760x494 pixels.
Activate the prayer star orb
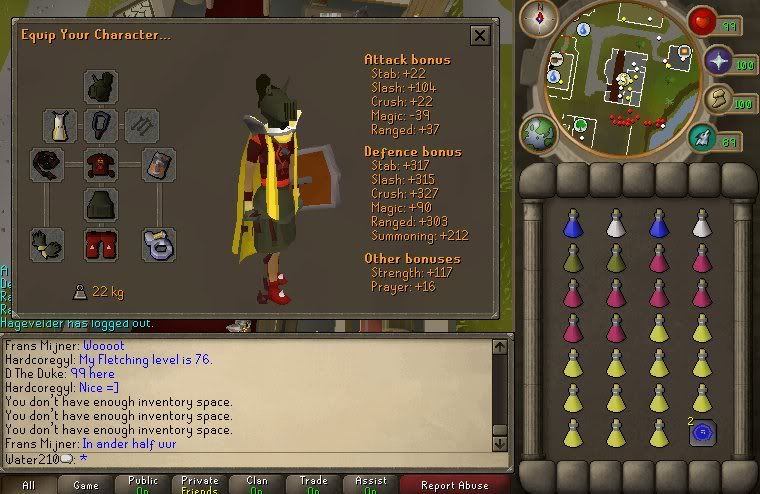coord(716,62)
